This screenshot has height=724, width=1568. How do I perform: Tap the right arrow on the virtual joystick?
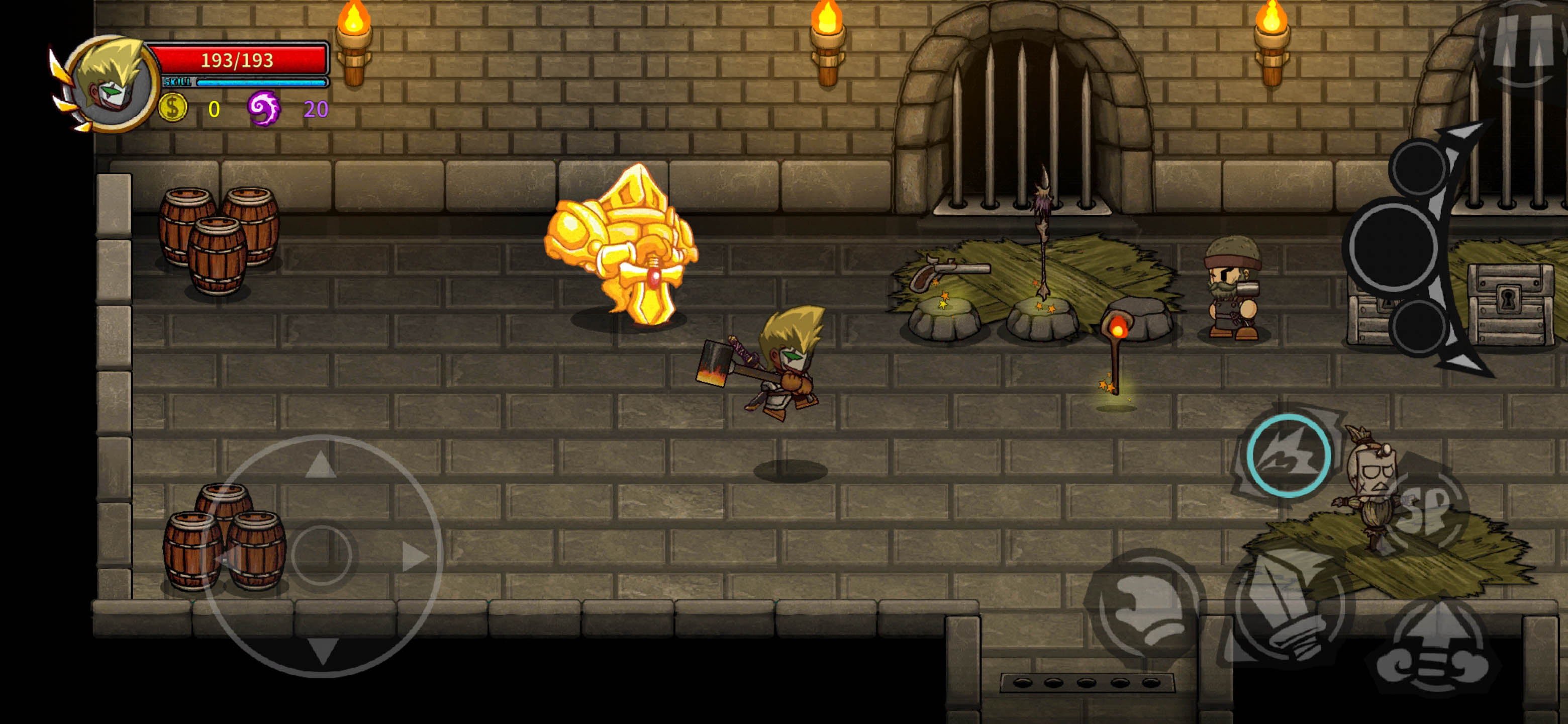tap(415, 556)
